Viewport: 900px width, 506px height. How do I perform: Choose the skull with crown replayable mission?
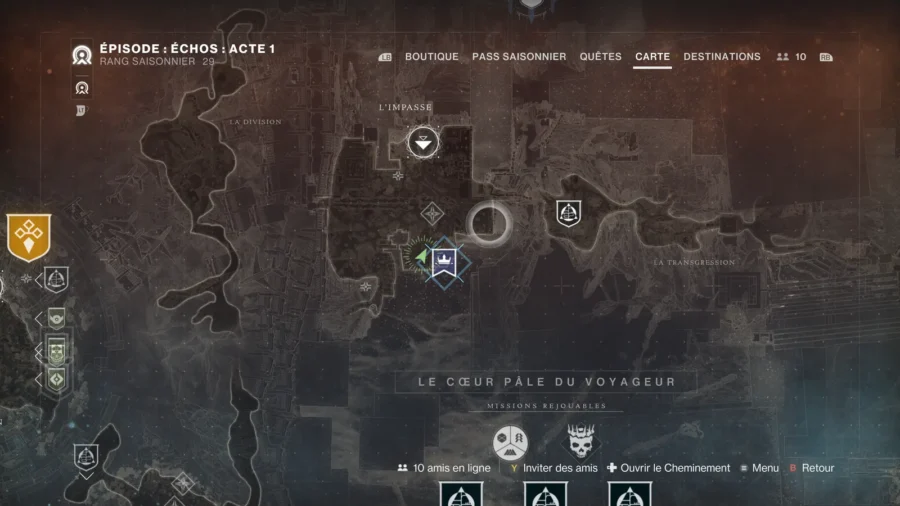click(x=581, y=442)
